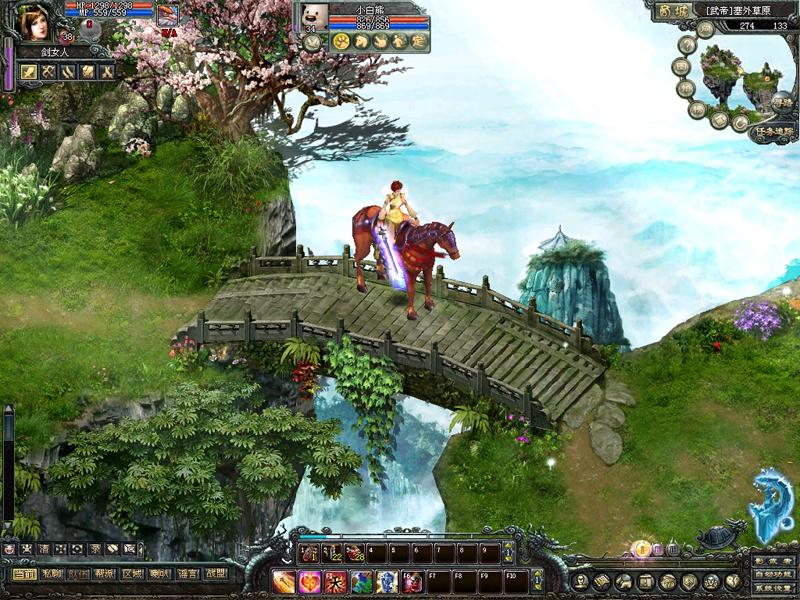Switch to the 战盟 alliance chat tab
Viewport: 800px width, 600px height.
tap(214, 575)
